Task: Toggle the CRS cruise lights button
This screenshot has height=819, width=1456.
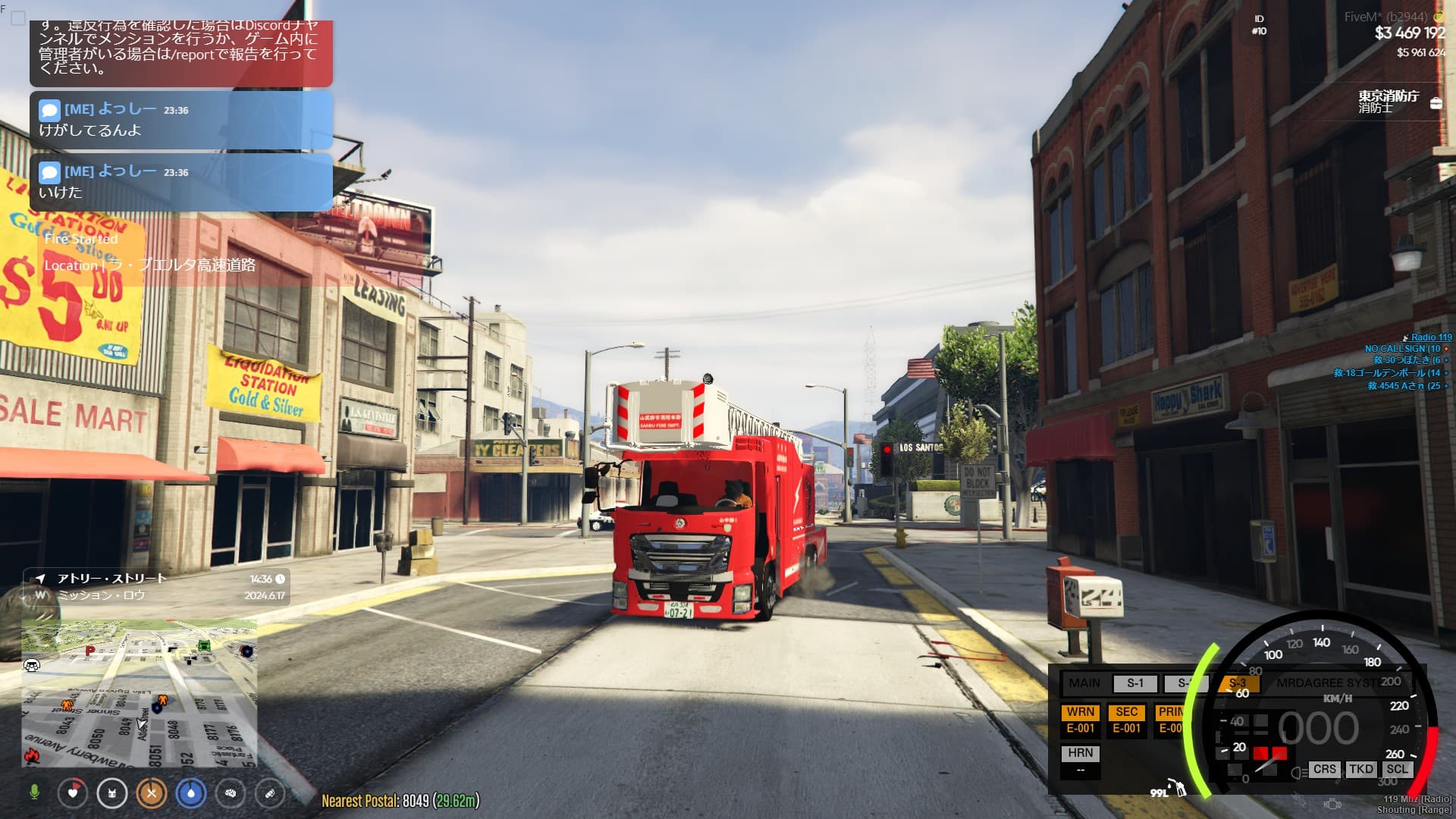Action: click(1324, 769)
